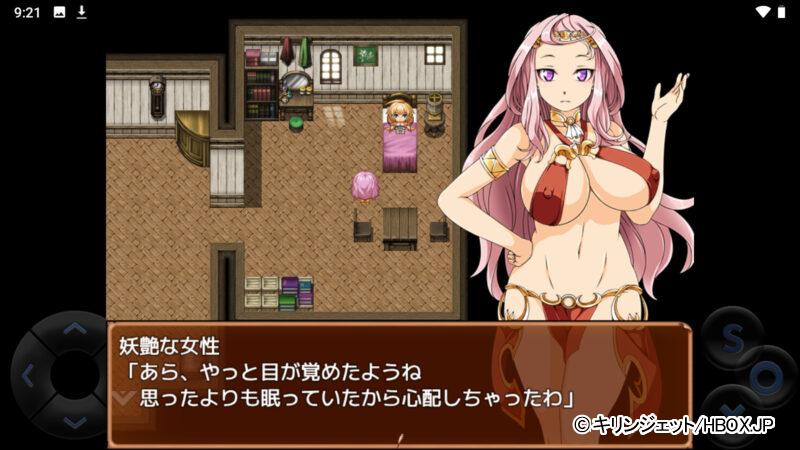800x450 pixels.
Task: Tap the virtual S button
Action: coord(731,338)
